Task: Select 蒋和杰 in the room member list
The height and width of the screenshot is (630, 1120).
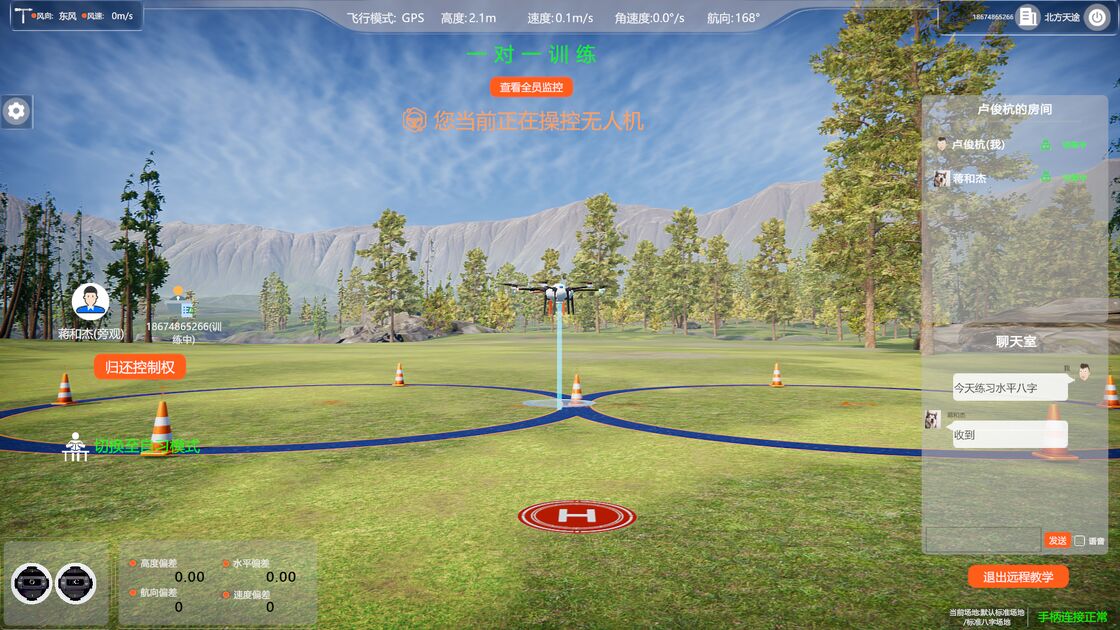Action: 969,178
